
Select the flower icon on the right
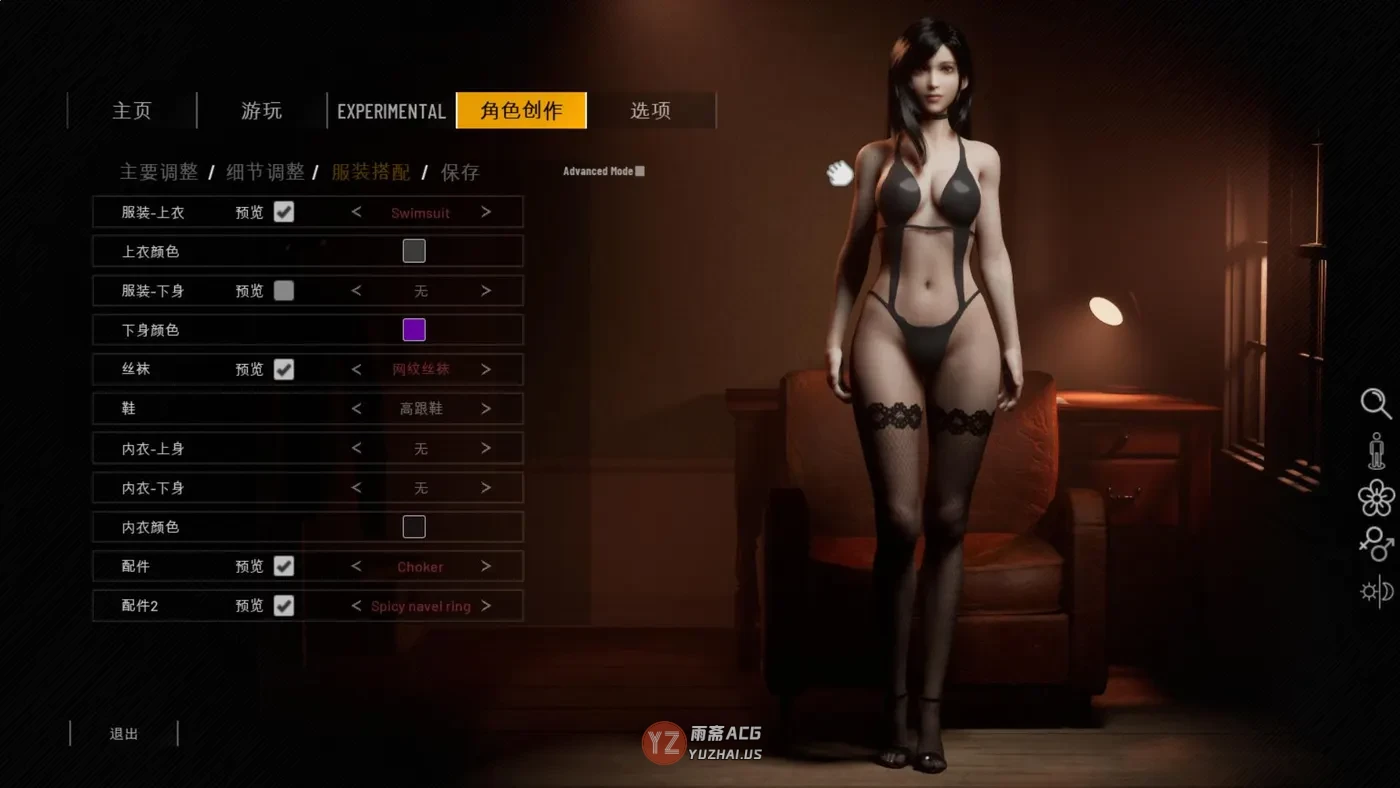[x=1376, y=497]
